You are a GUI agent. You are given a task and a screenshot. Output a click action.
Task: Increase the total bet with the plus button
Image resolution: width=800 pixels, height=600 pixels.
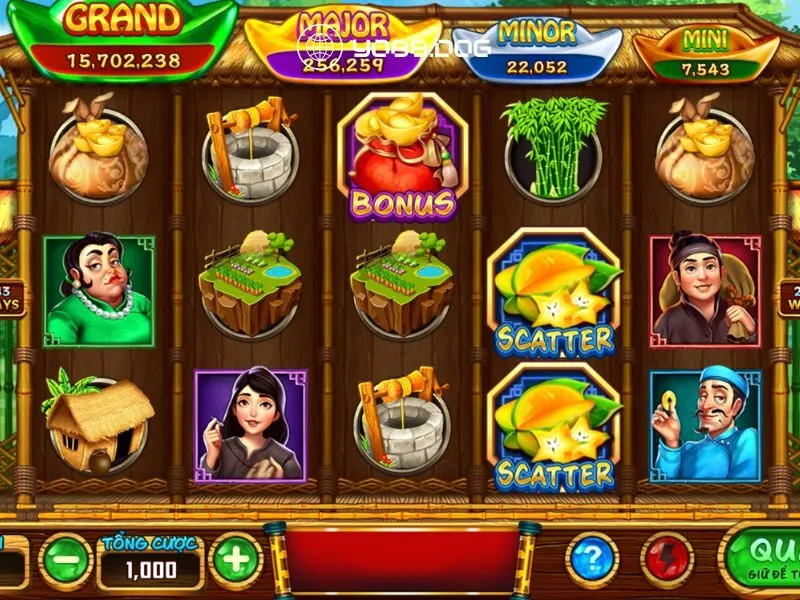(236, 559)
